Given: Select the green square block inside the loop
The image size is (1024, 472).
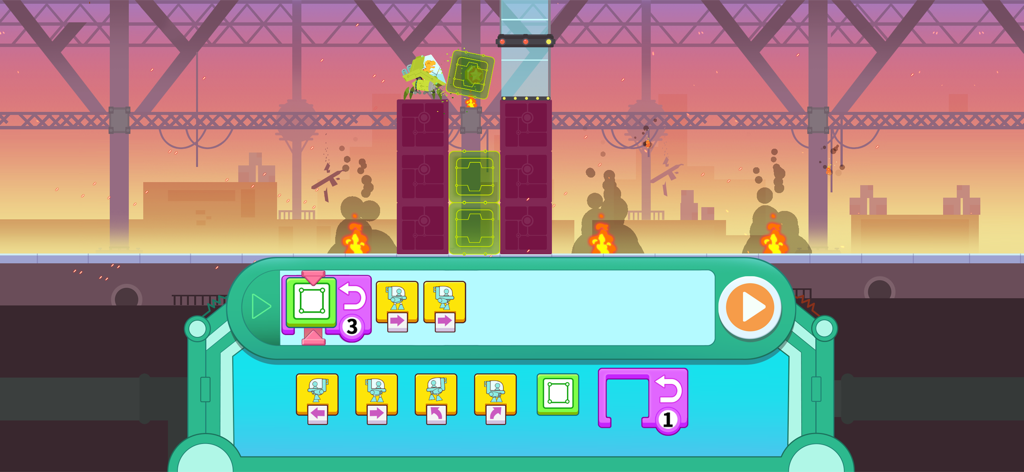Looking at the screenshot, I should tap(311, 300).
